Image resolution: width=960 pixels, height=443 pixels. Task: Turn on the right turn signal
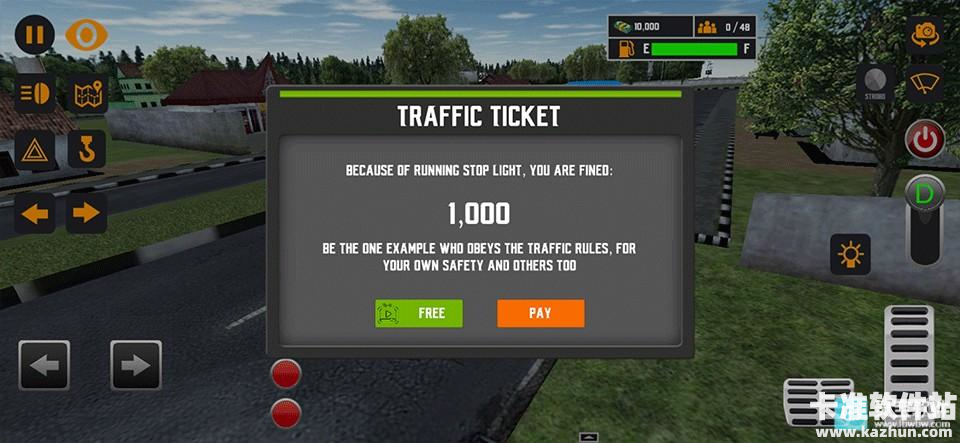87,212
